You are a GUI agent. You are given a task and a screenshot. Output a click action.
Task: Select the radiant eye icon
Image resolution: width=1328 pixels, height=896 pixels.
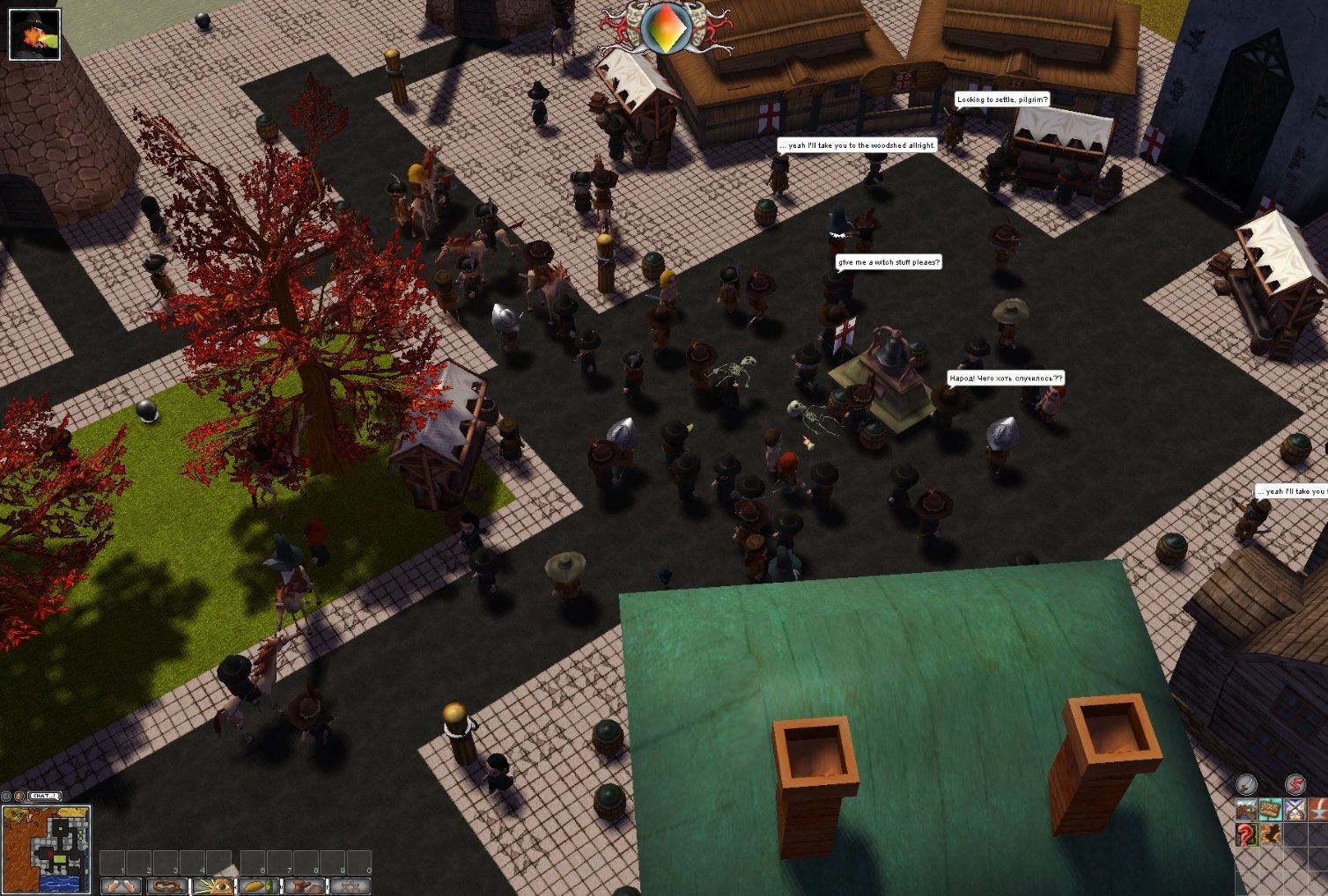coord(211,886)
